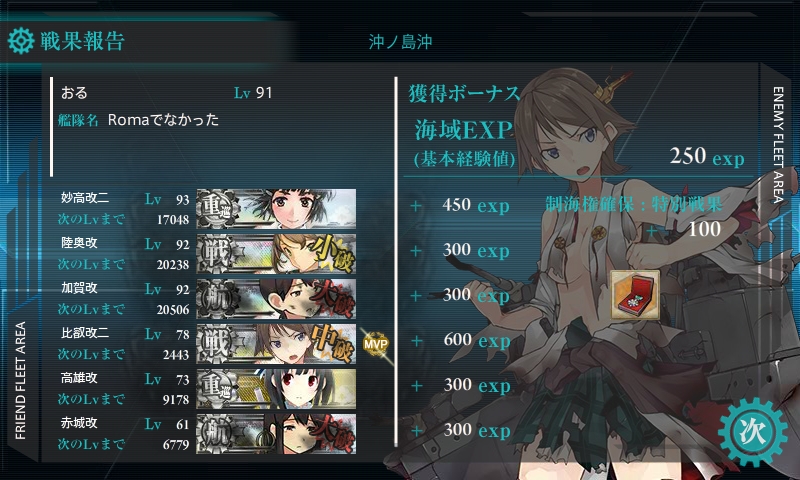The image size is (800, 480).
Task: Choose the 赤城改 ship banner
Action: [x=276, y=431]
